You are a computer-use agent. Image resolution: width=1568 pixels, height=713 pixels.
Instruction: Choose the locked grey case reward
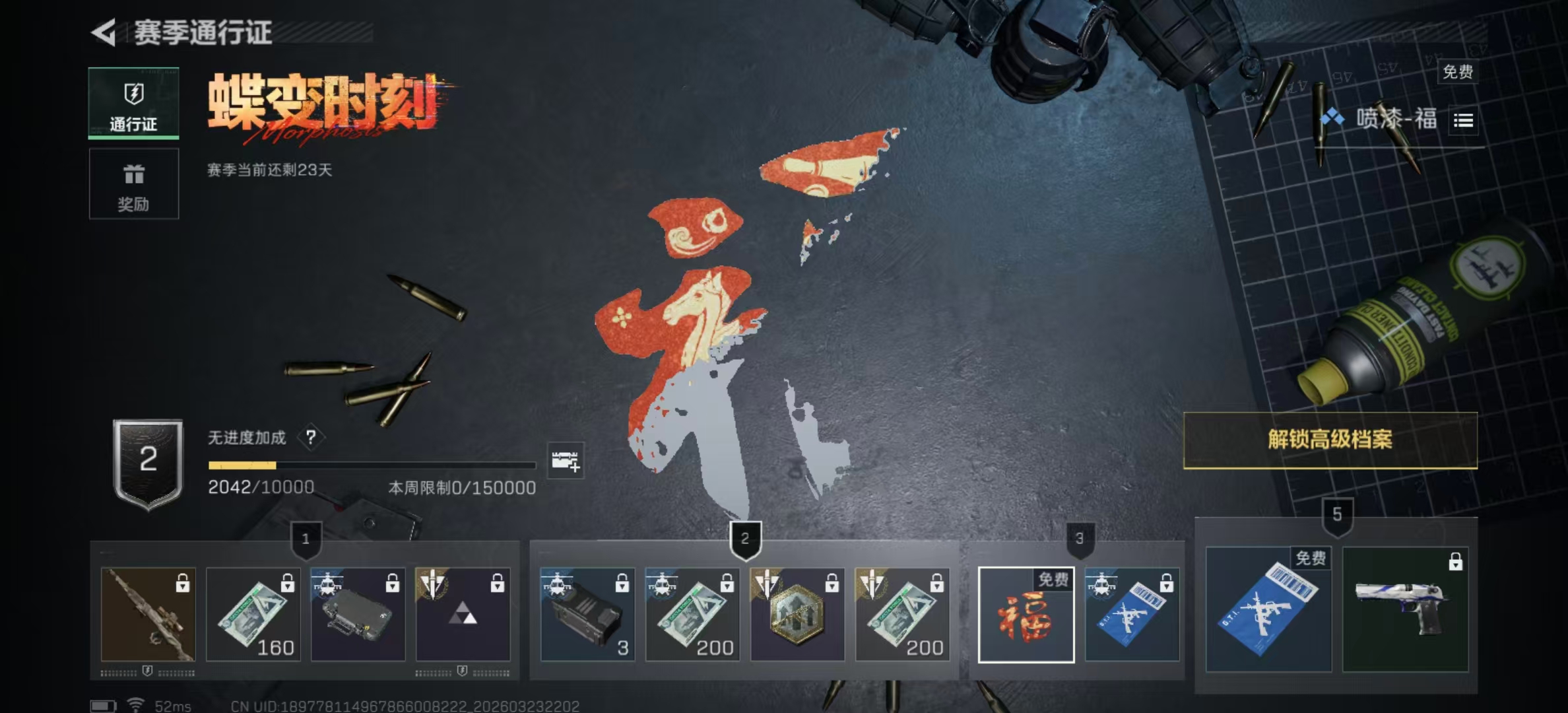click(358, 615)
